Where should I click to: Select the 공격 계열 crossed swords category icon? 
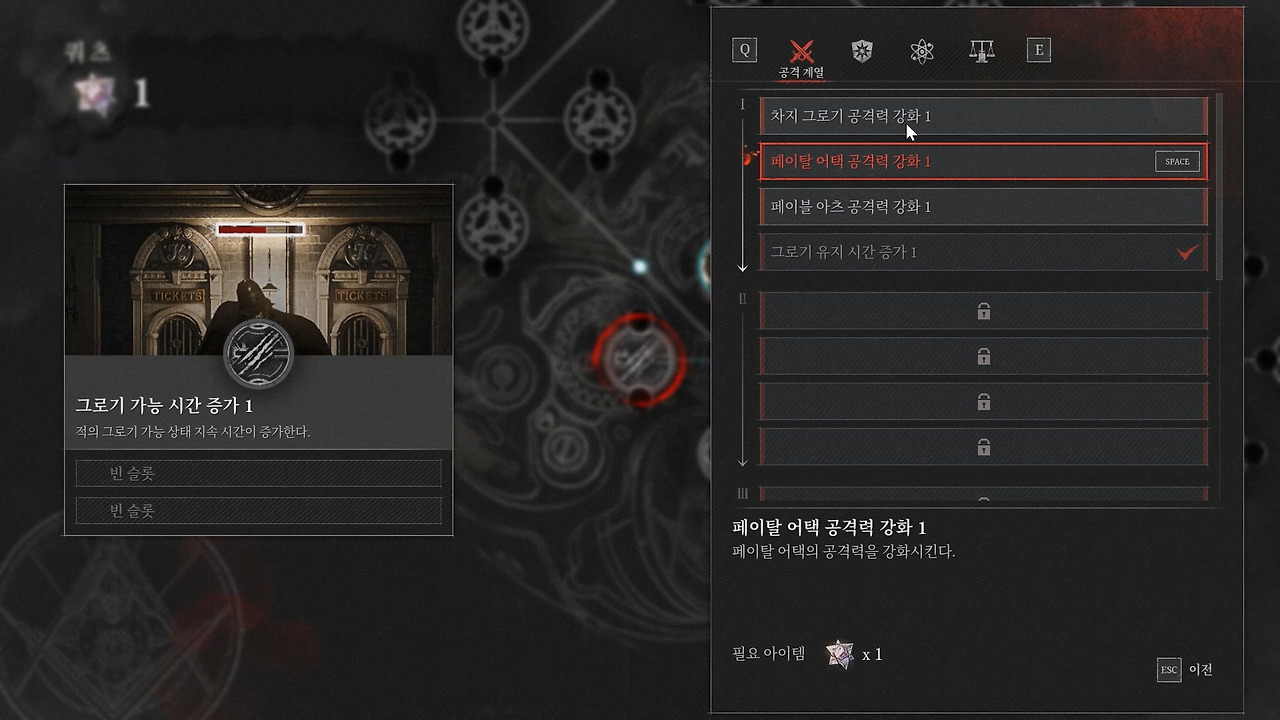click(x=800, y=50)
